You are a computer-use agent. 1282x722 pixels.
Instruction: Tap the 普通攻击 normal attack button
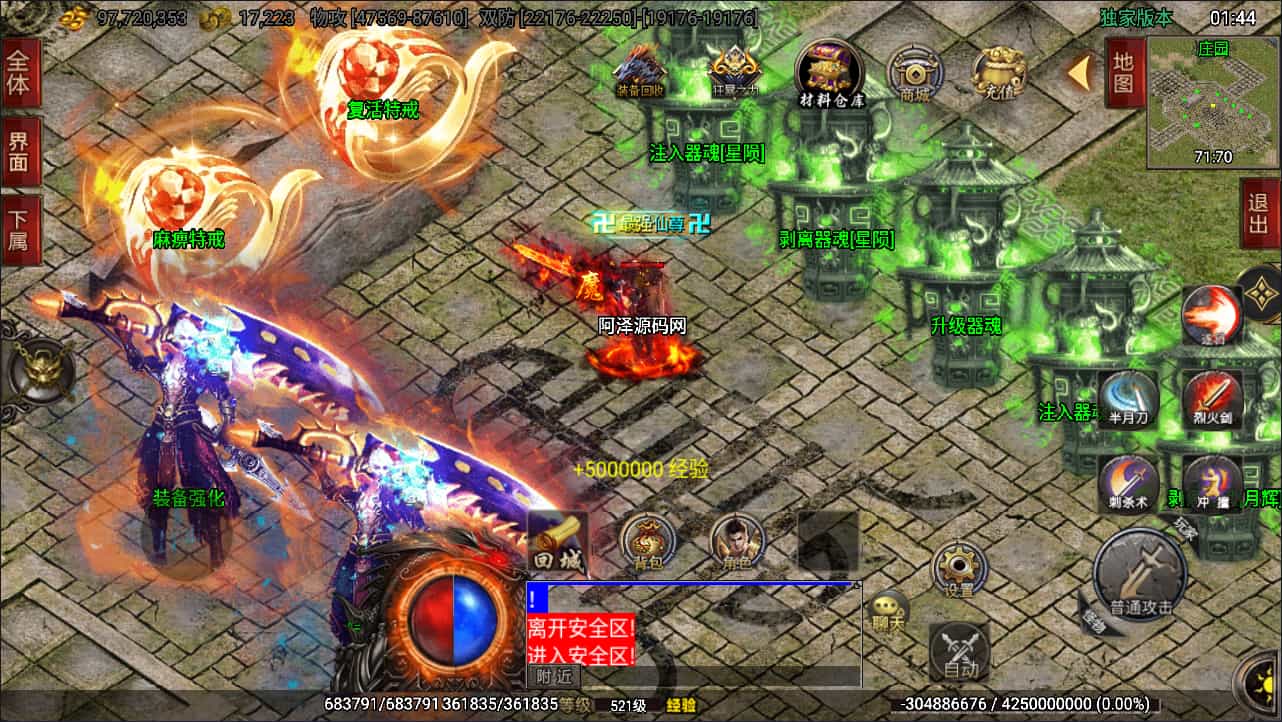pyautogui.click(x=1140, y=575)
